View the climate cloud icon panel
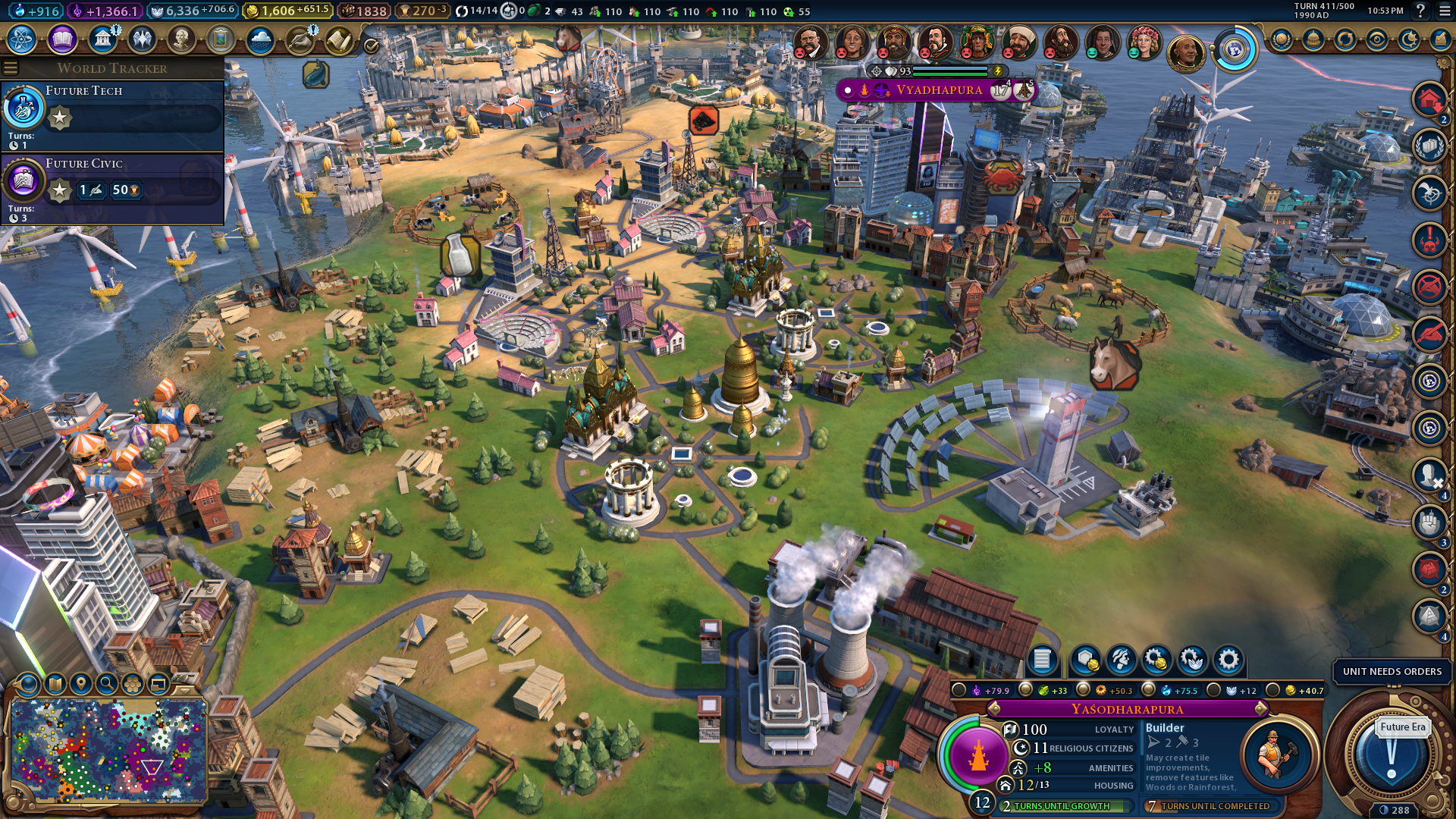The width and height of the screenshot is (1456, 819). (260, 39)
